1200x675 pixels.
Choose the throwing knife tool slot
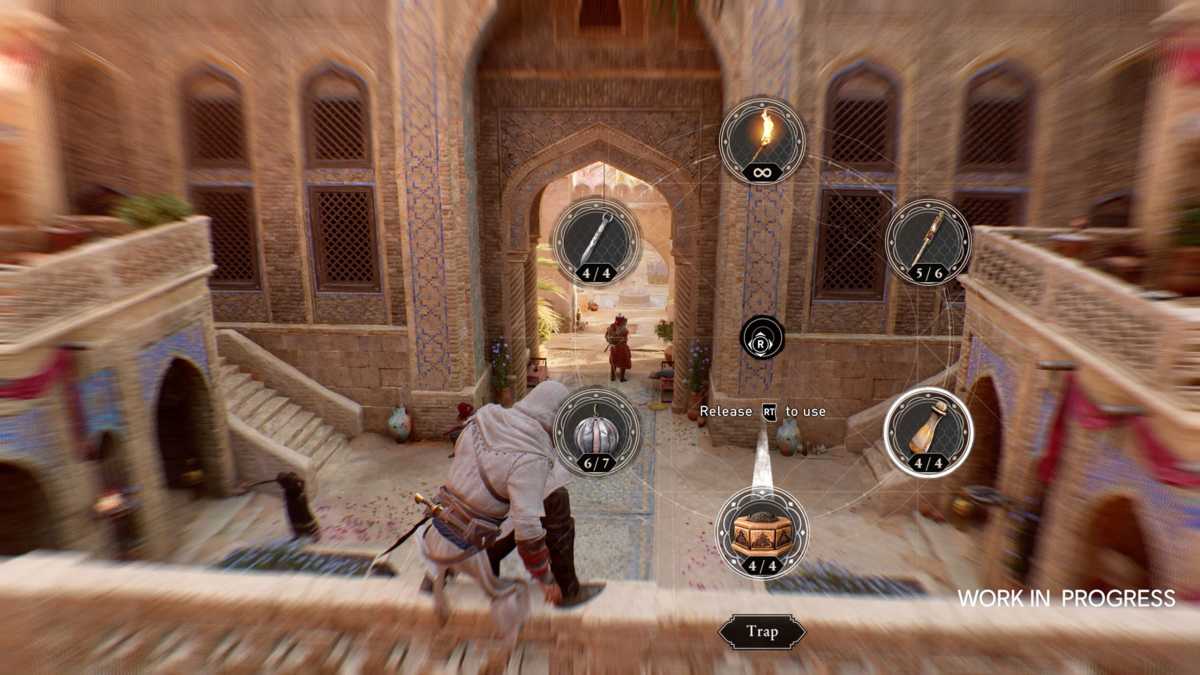point(596,241)
